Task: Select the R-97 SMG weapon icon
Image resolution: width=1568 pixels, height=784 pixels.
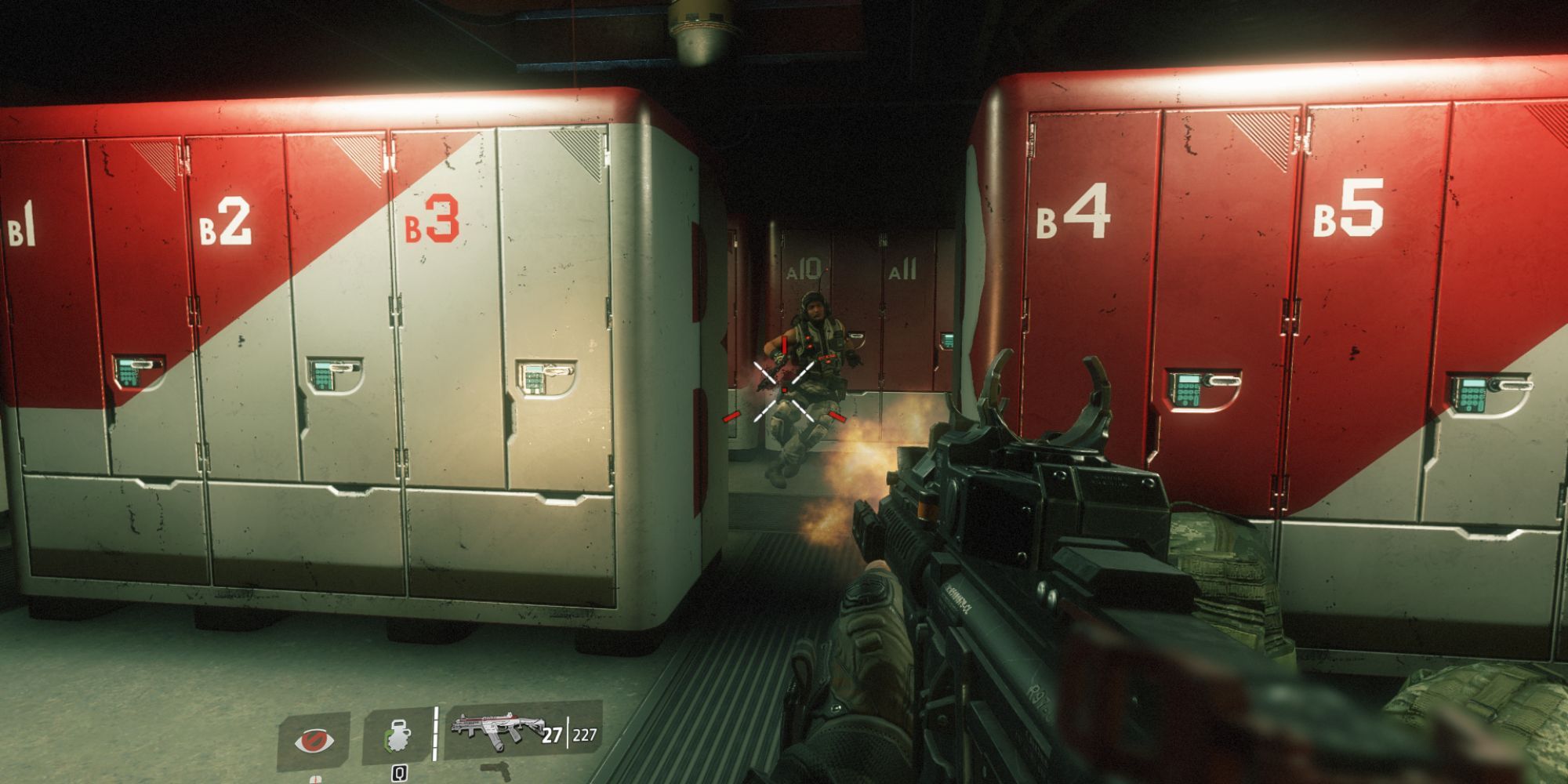Action: [495, 728]
